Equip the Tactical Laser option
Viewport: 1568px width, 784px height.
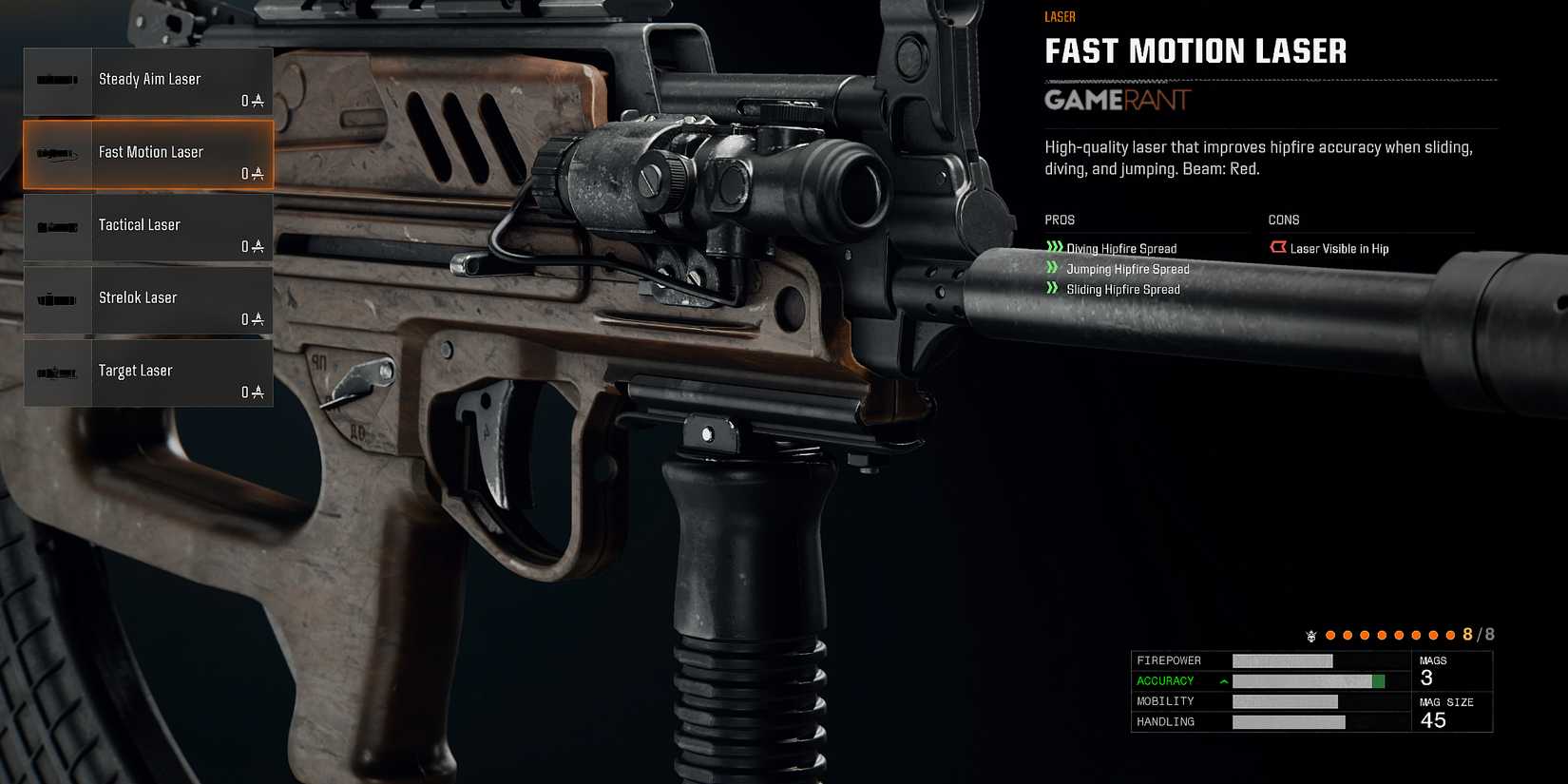(x=148, y=227)
